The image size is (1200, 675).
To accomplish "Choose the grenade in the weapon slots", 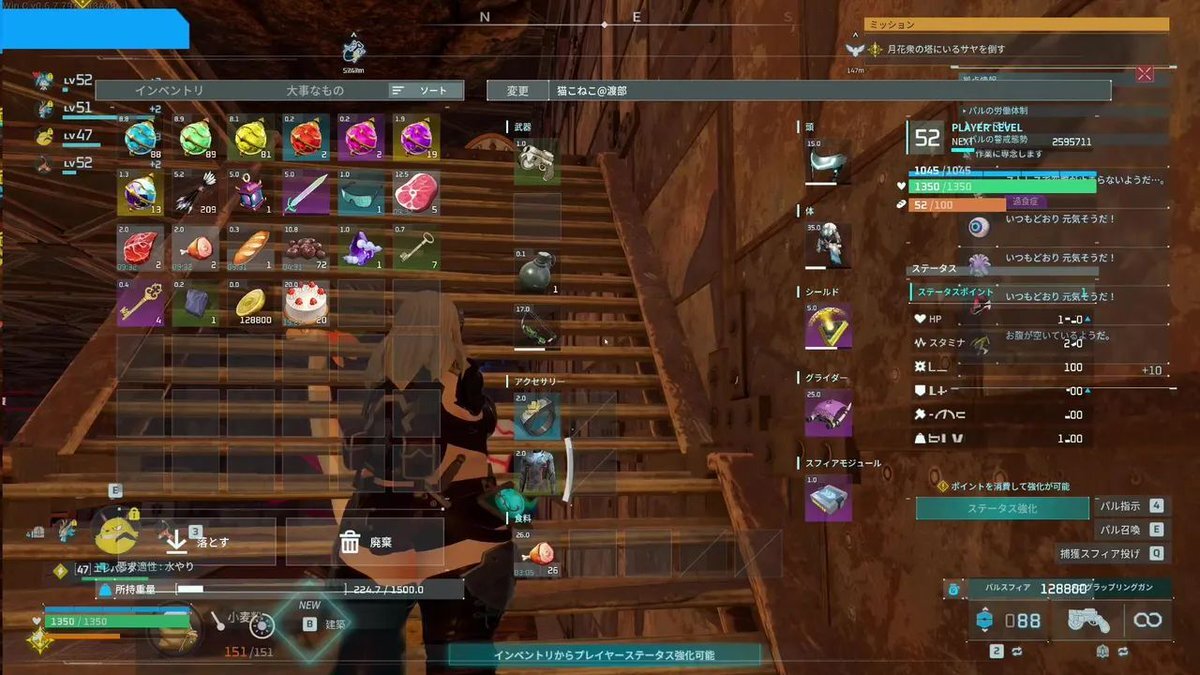I will tap(537, 272).
